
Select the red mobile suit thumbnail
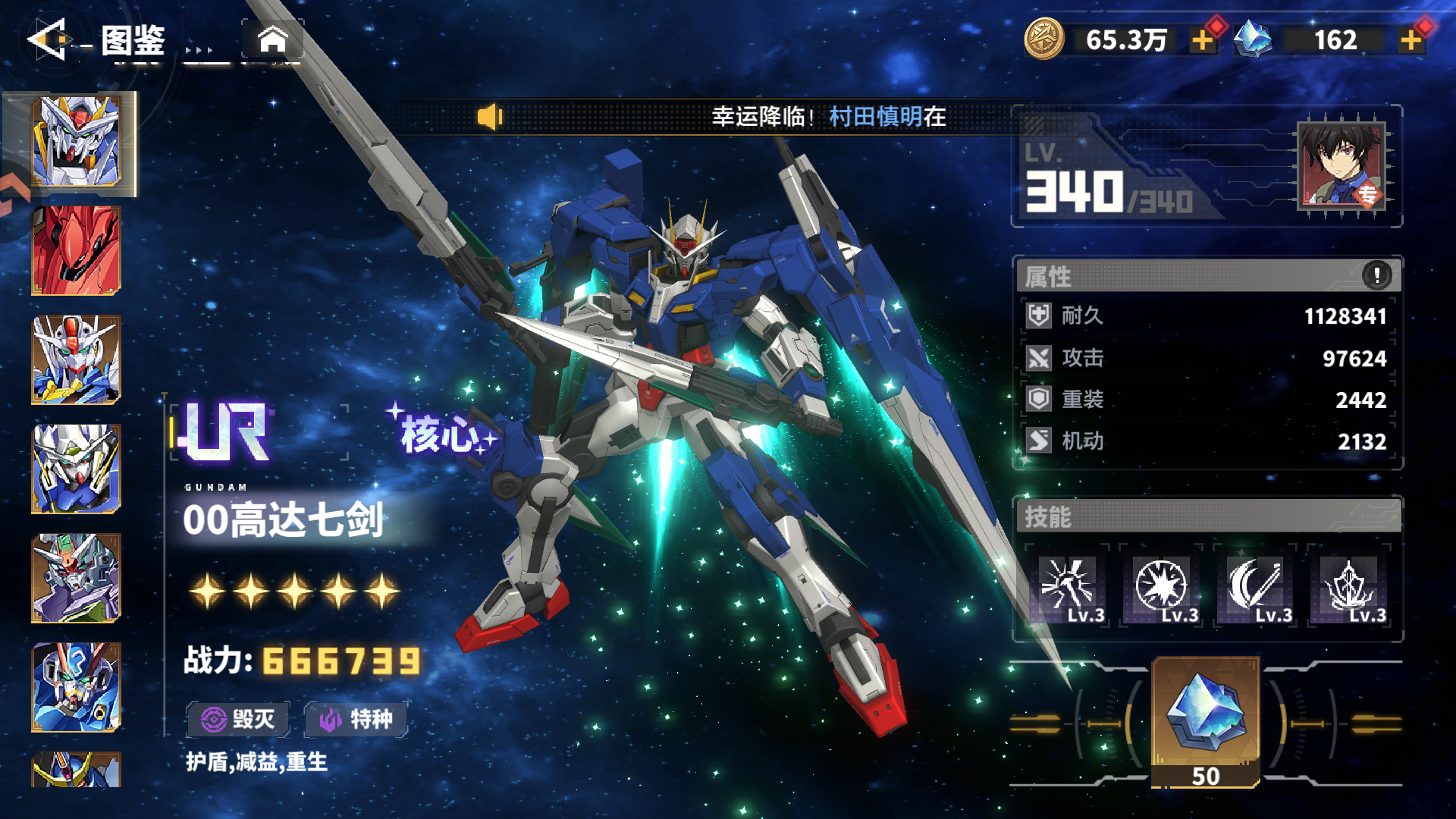76,250
